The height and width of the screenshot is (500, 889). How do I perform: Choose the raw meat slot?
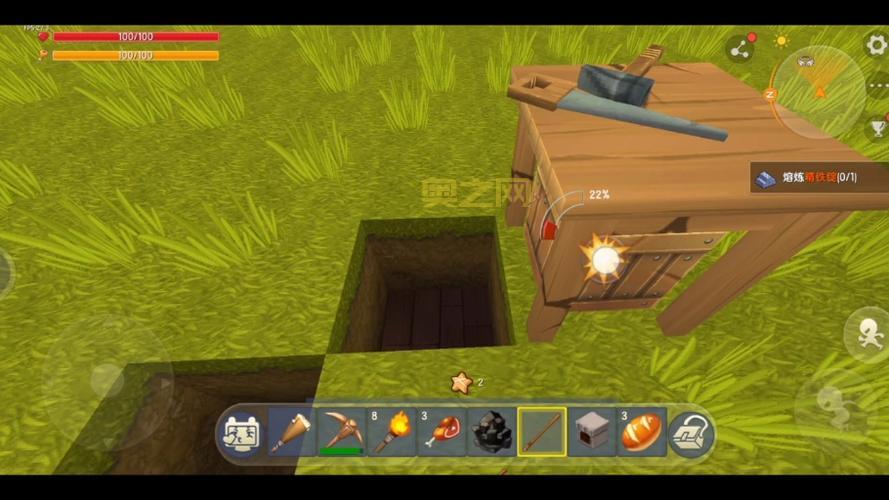point(441,432)
